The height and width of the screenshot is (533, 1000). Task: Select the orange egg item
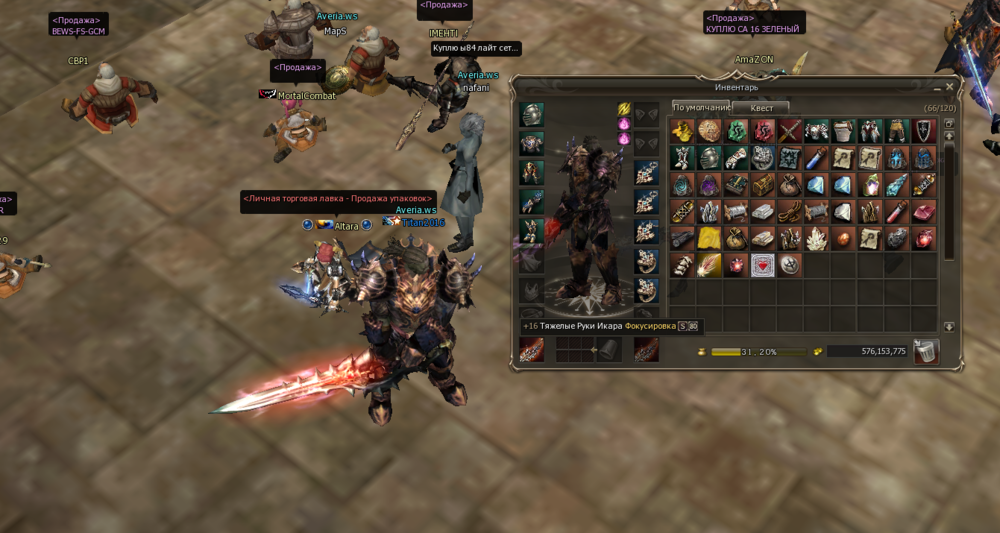(x=843, y=239)
